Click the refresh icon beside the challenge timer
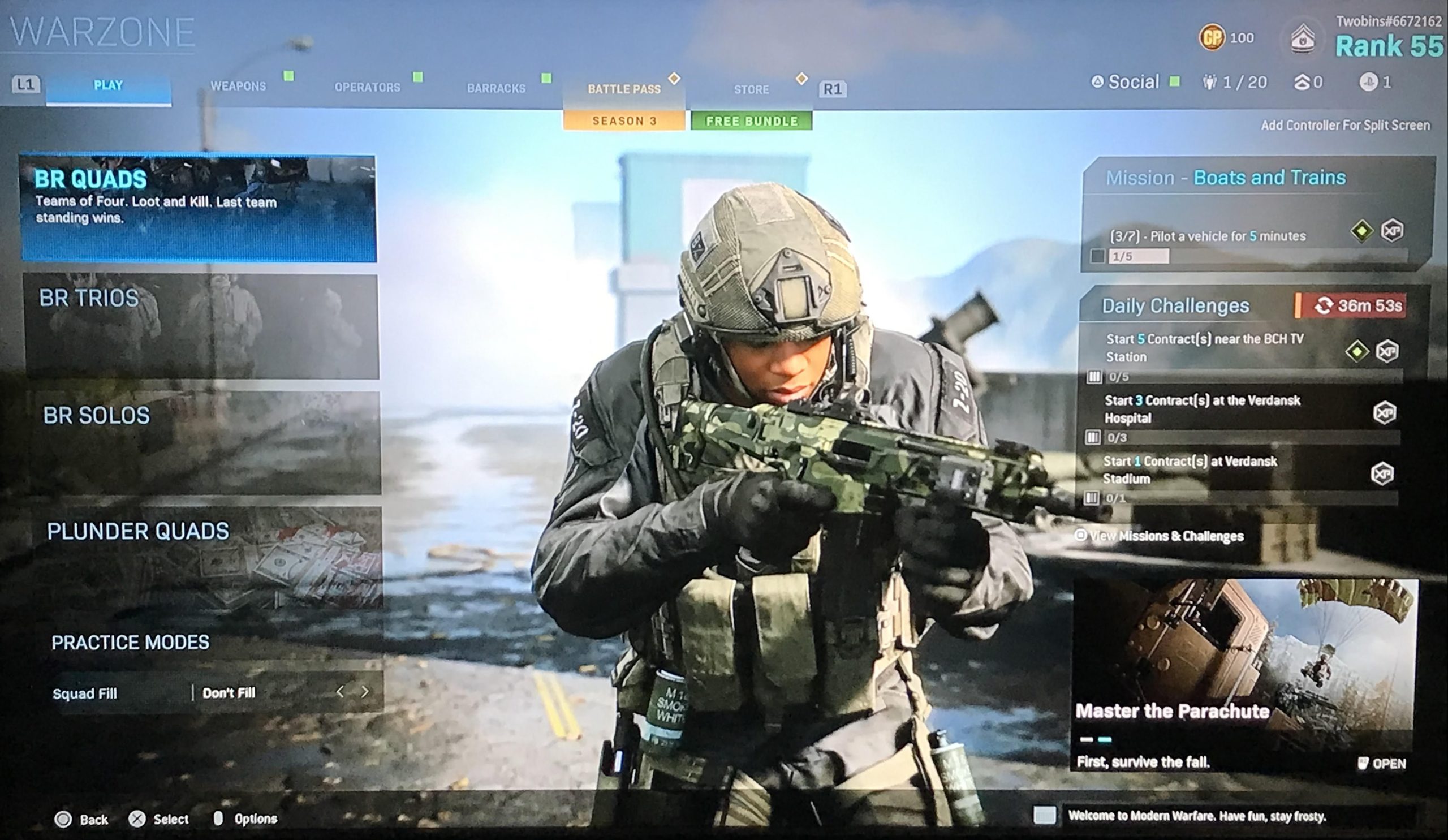 tap(1324, 306)
